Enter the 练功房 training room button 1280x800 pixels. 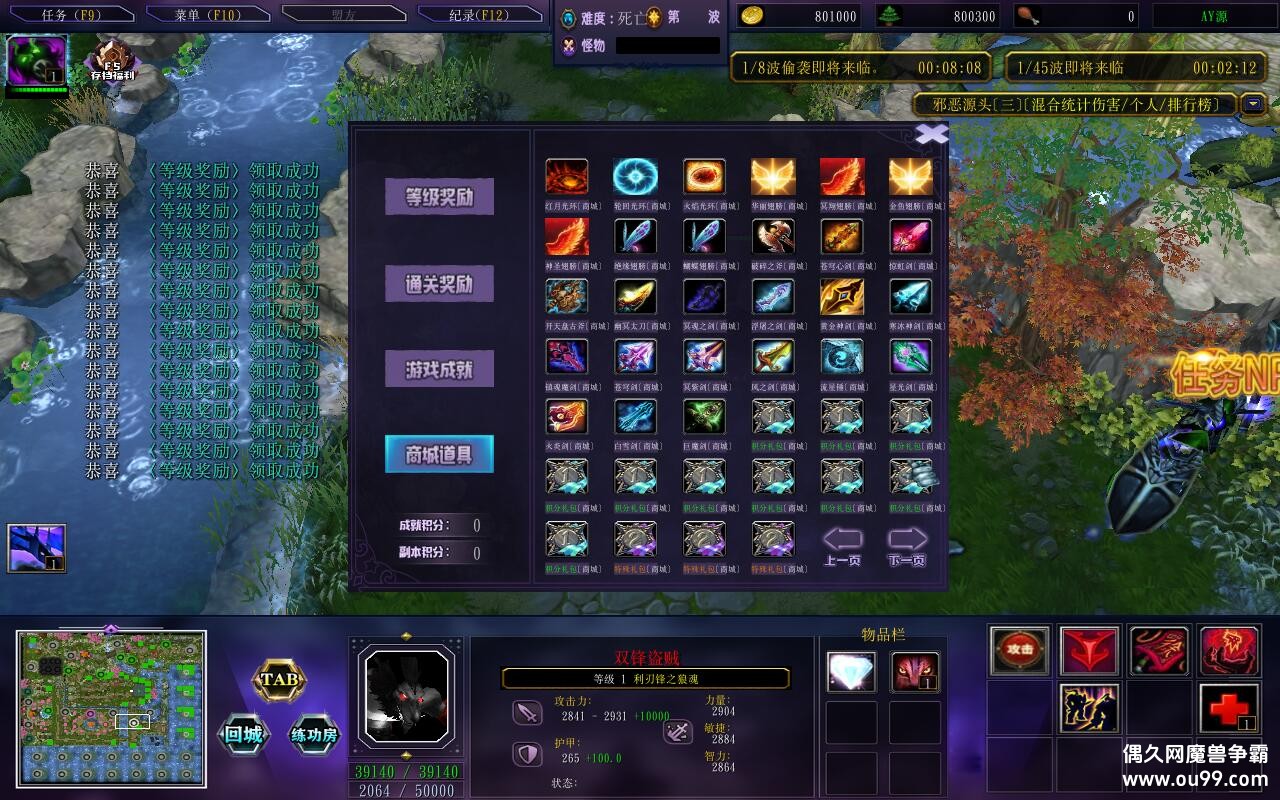[315, 735]
